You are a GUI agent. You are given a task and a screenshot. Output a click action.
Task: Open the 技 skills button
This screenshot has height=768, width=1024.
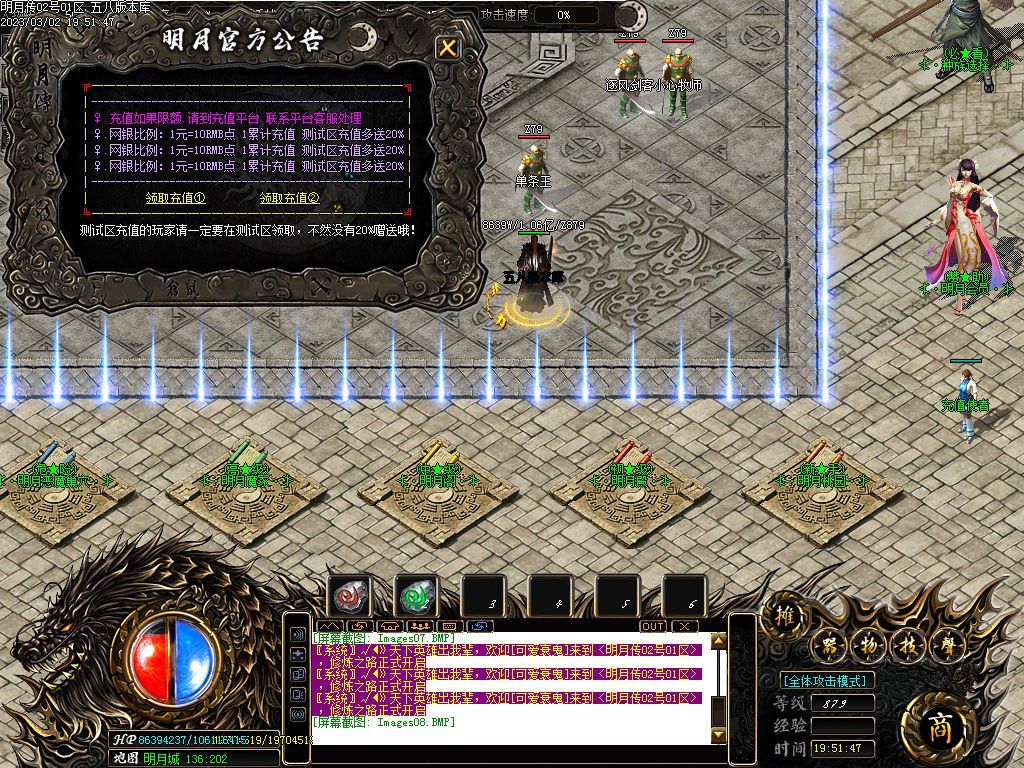click(x=906, y=645)
